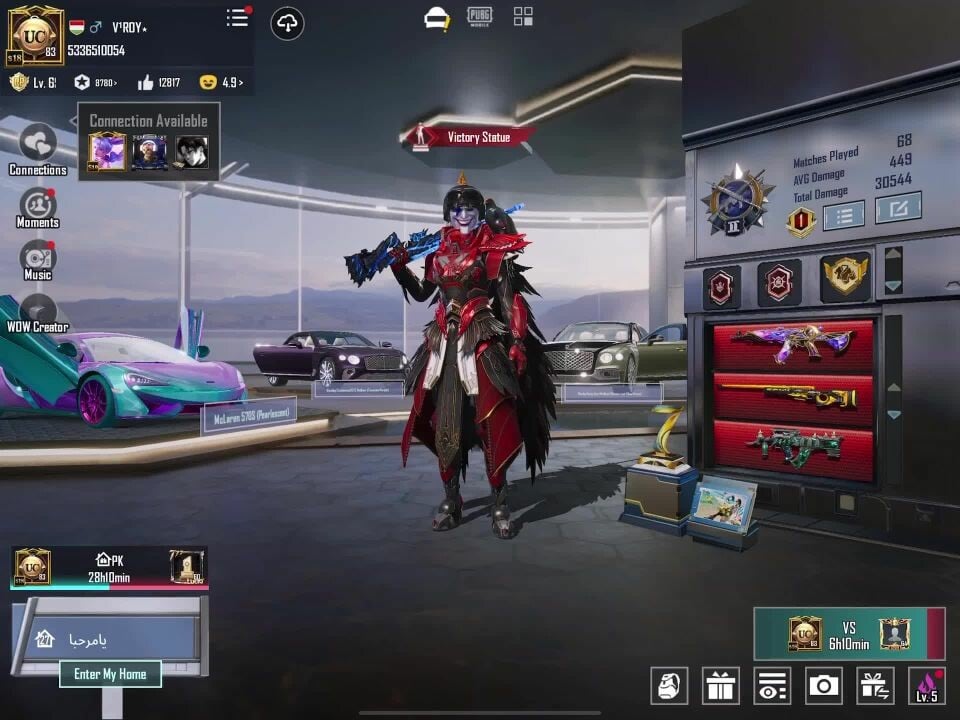The height and width of the screenshot is (720, 960).
Task: Select the golden sniper rifle showcase slot
Action: [x=792, y=396]
